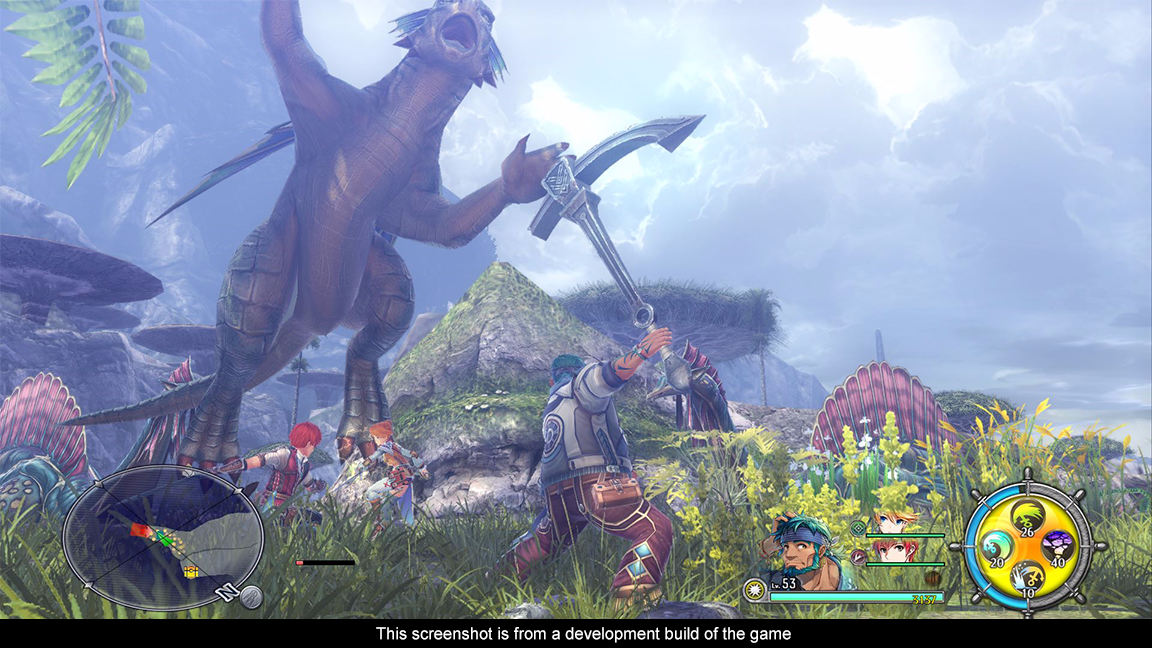Viewport: 1152px width, 648px height.
Task: Trigger the anchor splash skill costing 10
Action: point(1028,576)
